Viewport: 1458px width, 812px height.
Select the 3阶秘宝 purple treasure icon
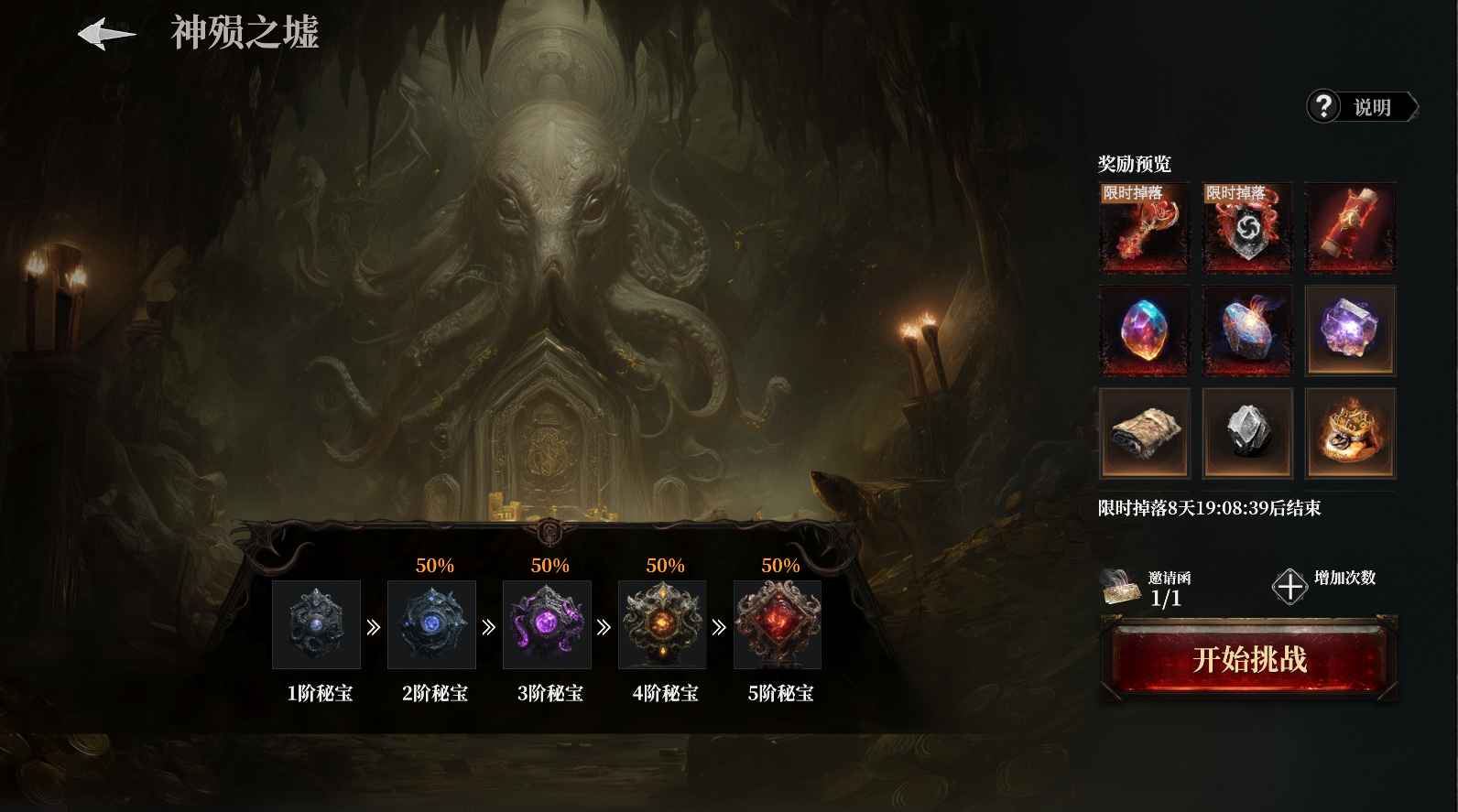tap(547, 624)
